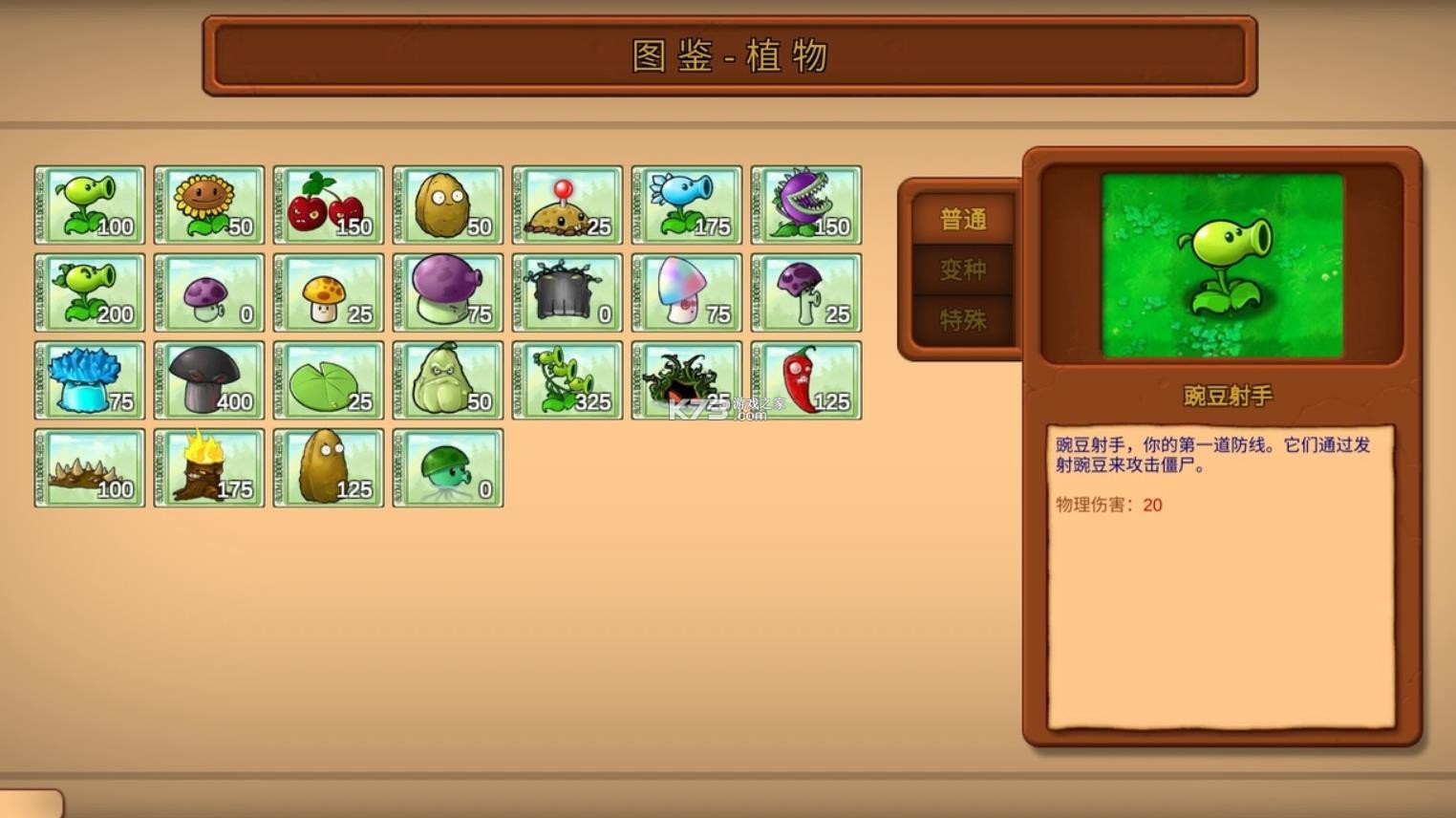
Task: Select the Squash plant card
Action: point(447,379)
